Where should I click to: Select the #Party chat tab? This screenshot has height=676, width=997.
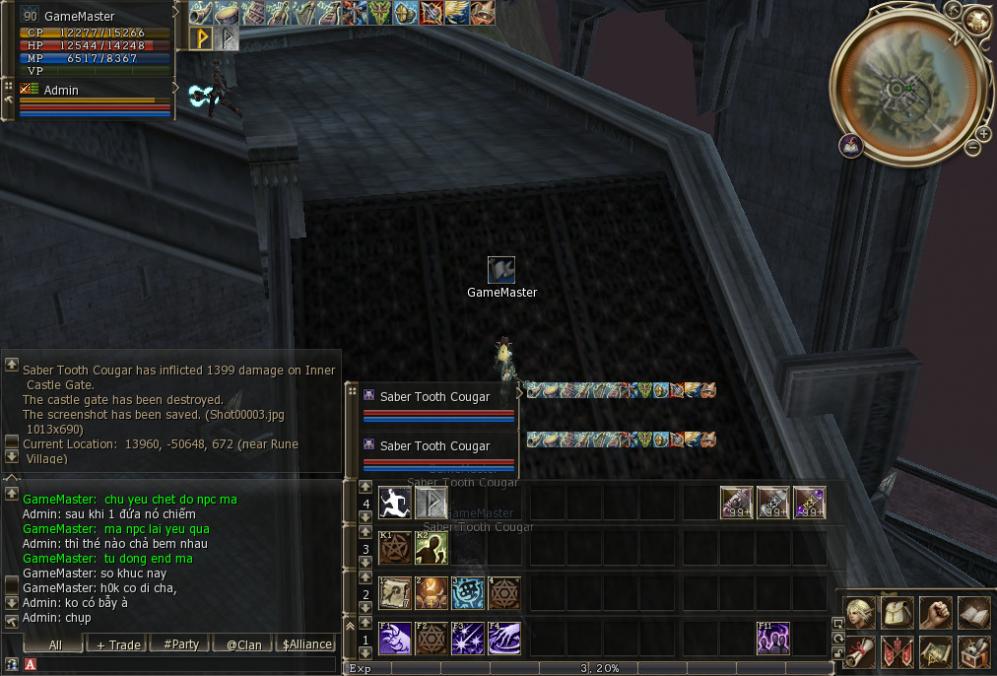point(180,645)
